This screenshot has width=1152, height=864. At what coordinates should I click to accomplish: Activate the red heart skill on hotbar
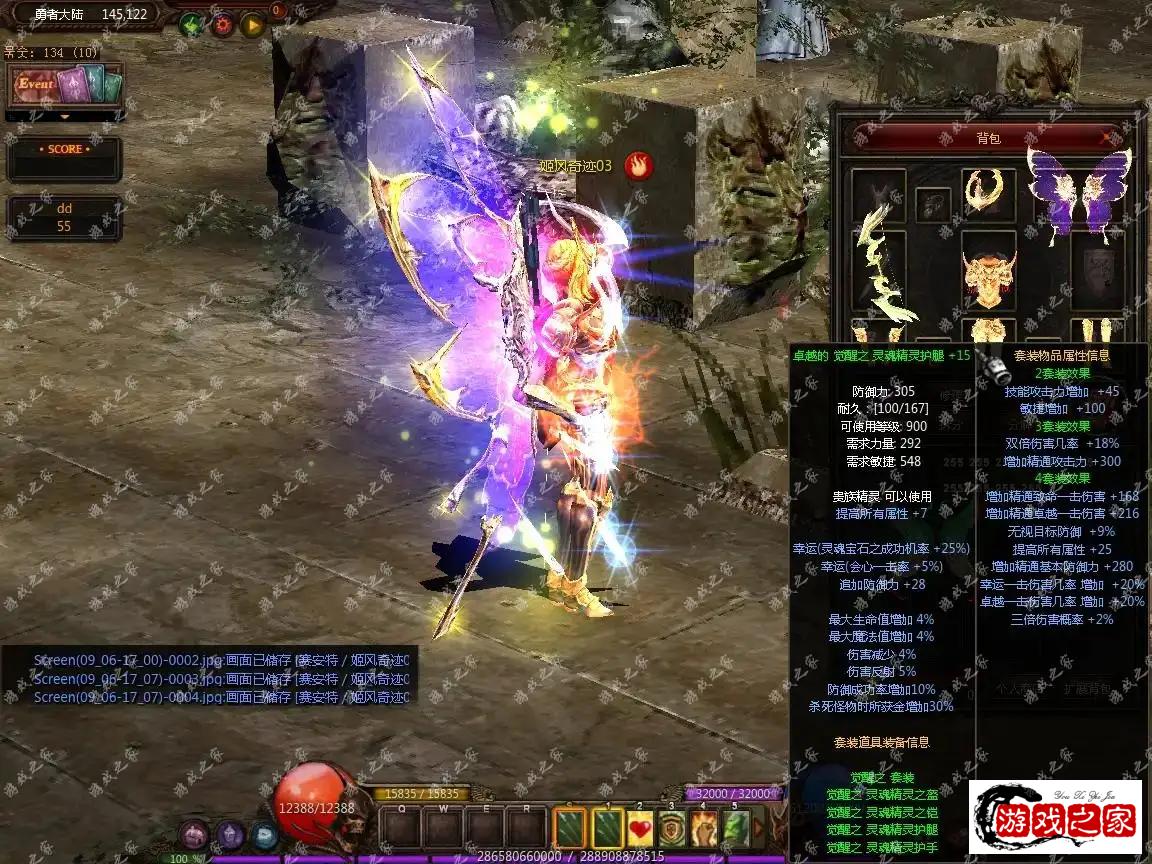pyautogui.click(x=640, y=828)
